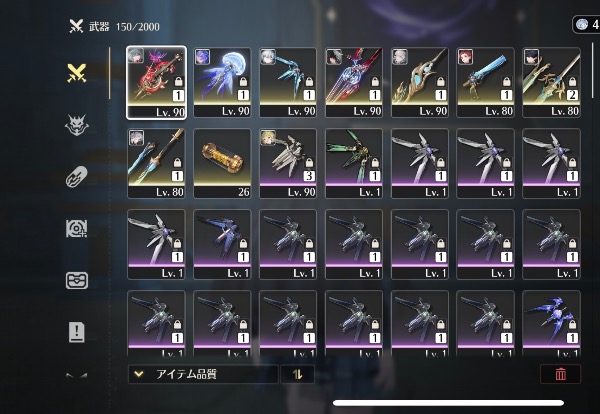Choose the Lv. 80 weapon with rank 2
Viewport: 600px width, 414px height.
[x=550, y=82]
